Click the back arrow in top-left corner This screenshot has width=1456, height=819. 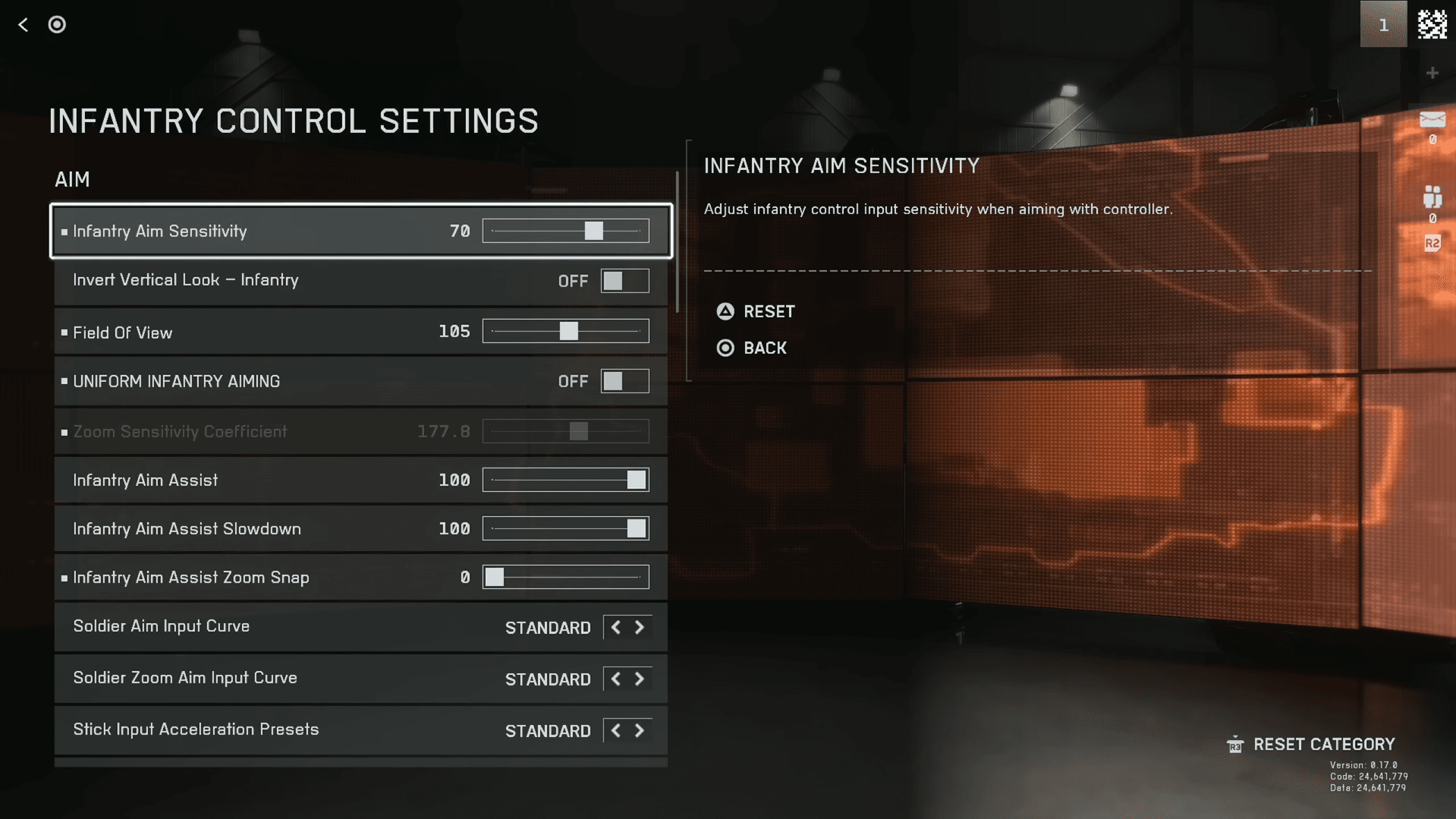(22, 24)
